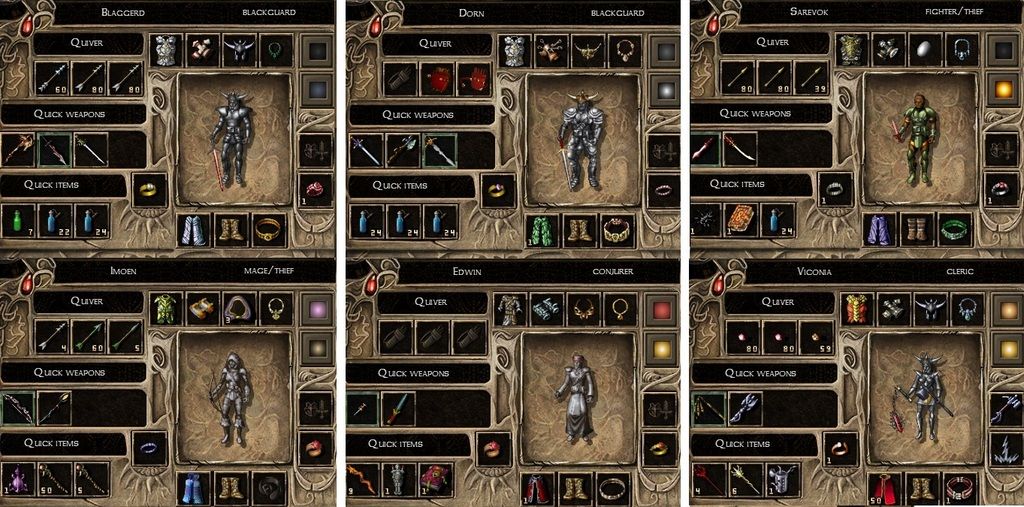Select Imoen's bow quick weapon slot
The image size is (1024, 507).
pyautogui.click(x=17, y=408)
